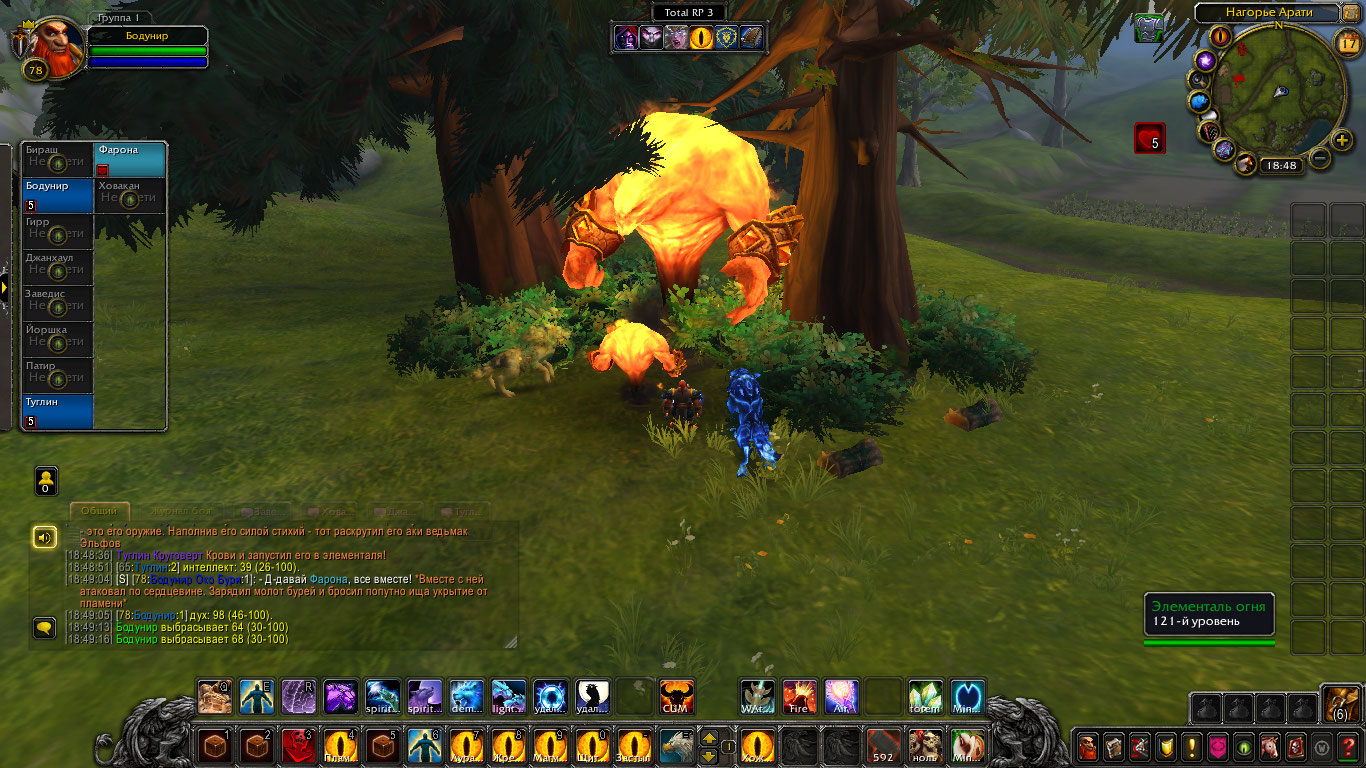Switch to the next action bar page
Image resolution: width=1366 pixels, height=768 pixels.
[709, 737]
